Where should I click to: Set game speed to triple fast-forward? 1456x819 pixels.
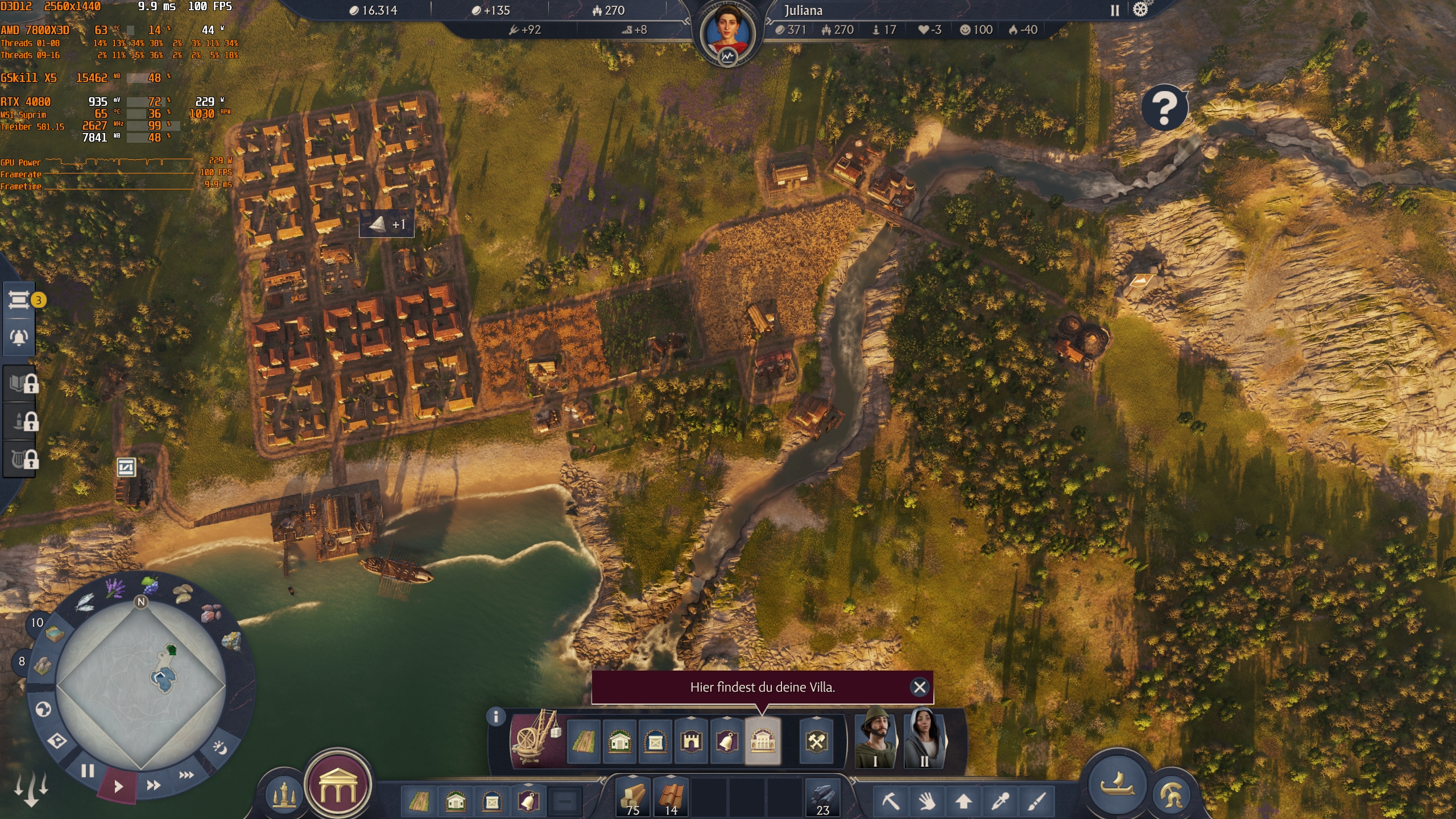[x=187, y=775]
